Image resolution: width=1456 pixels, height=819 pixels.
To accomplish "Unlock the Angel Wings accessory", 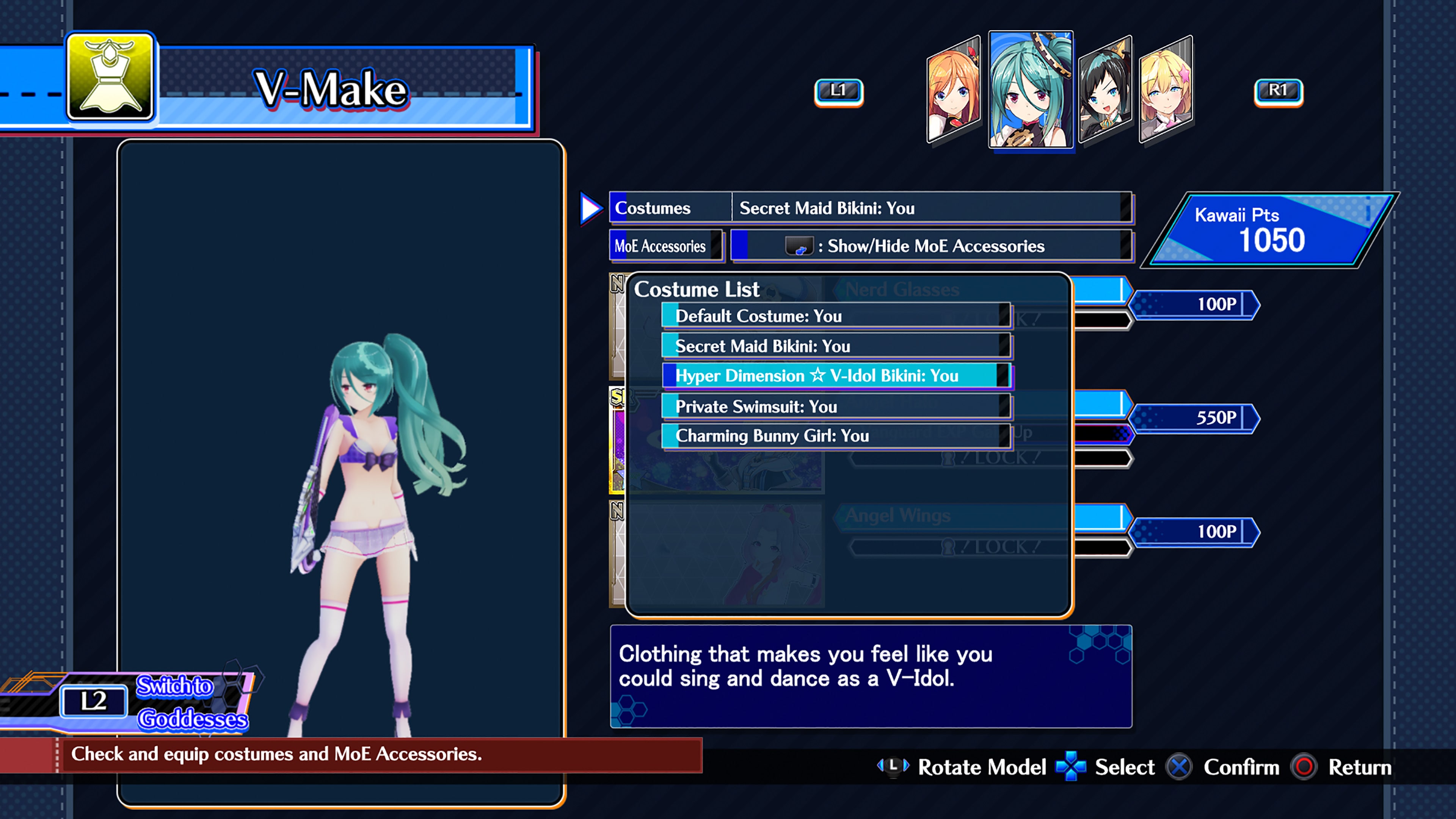I will click(x=896, y=516).
